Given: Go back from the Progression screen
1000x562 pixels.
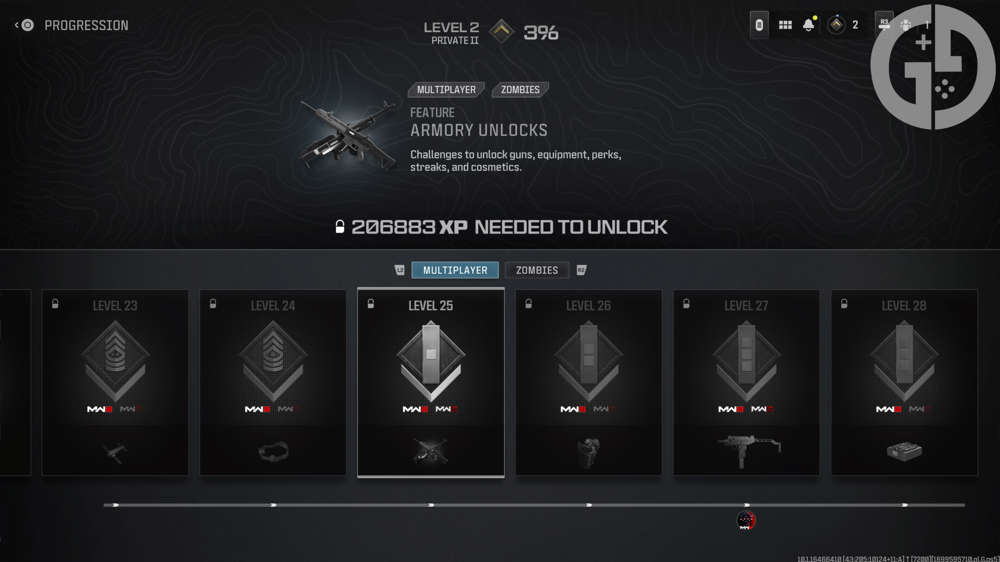Looking at the screenshot, I should click(18, 25).
